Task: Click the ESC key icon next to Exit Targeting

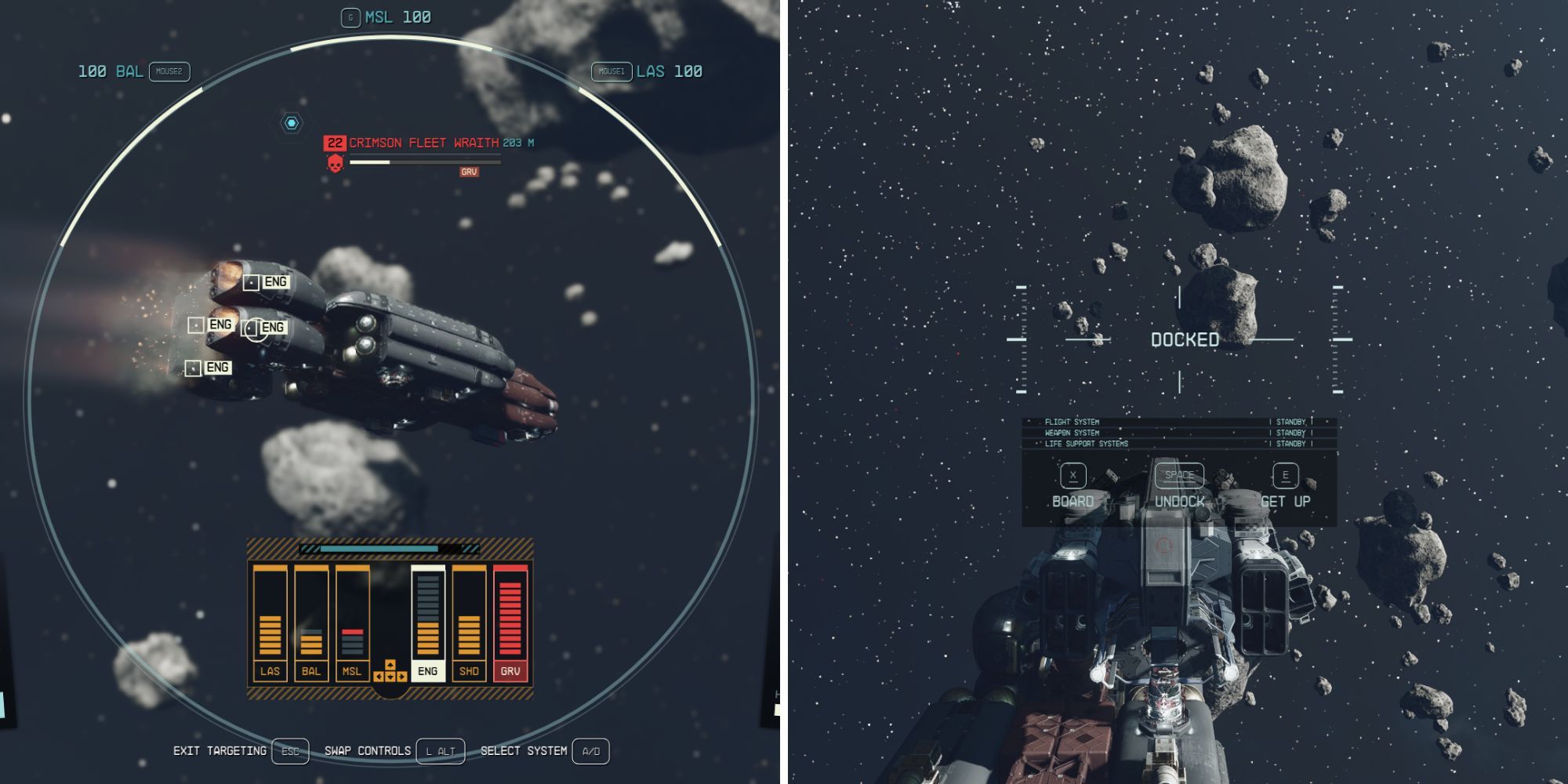Action: [289, 750]
